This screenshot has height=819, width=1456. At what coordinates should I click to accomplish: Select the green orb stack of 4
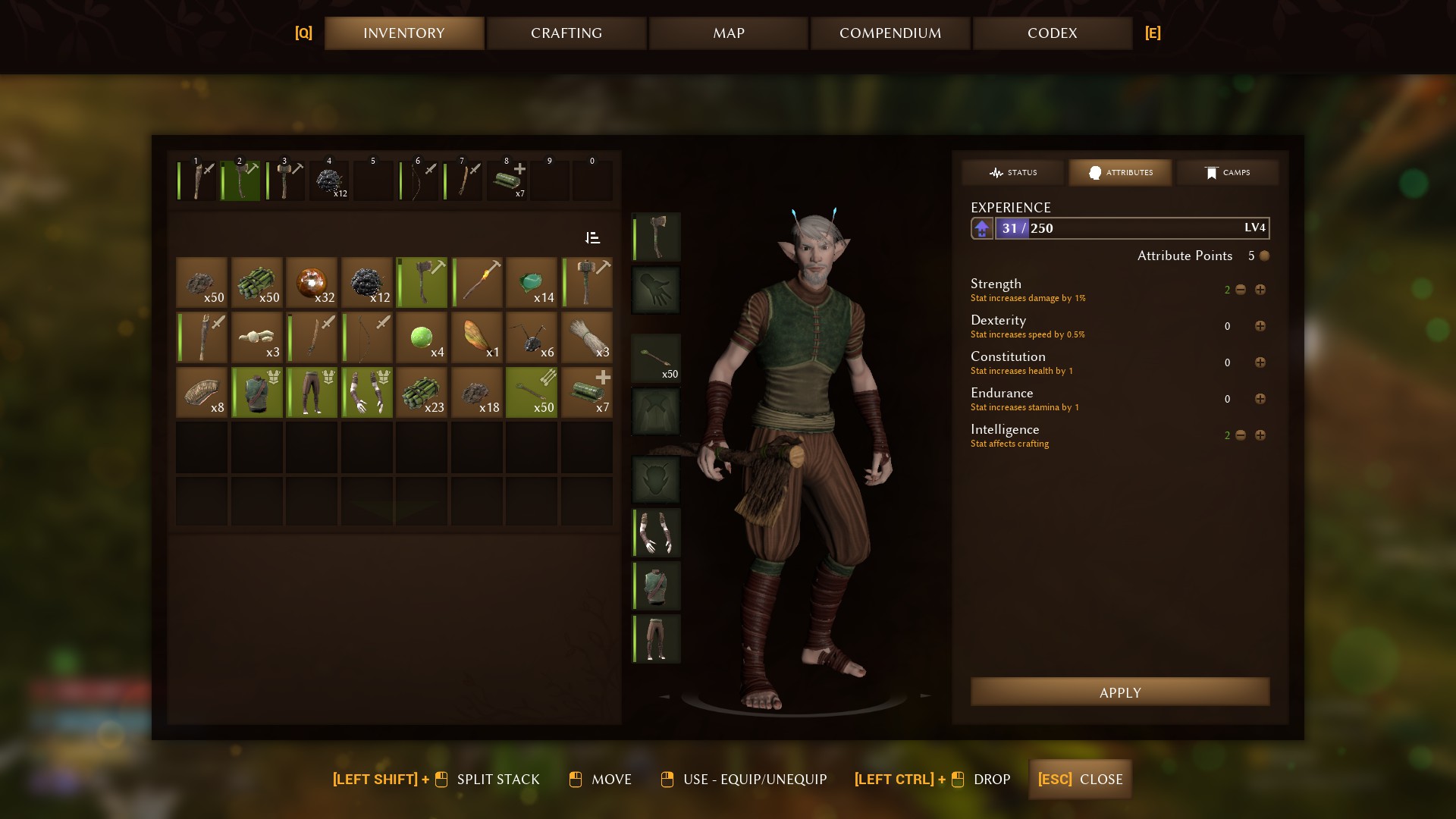(422, 337)
